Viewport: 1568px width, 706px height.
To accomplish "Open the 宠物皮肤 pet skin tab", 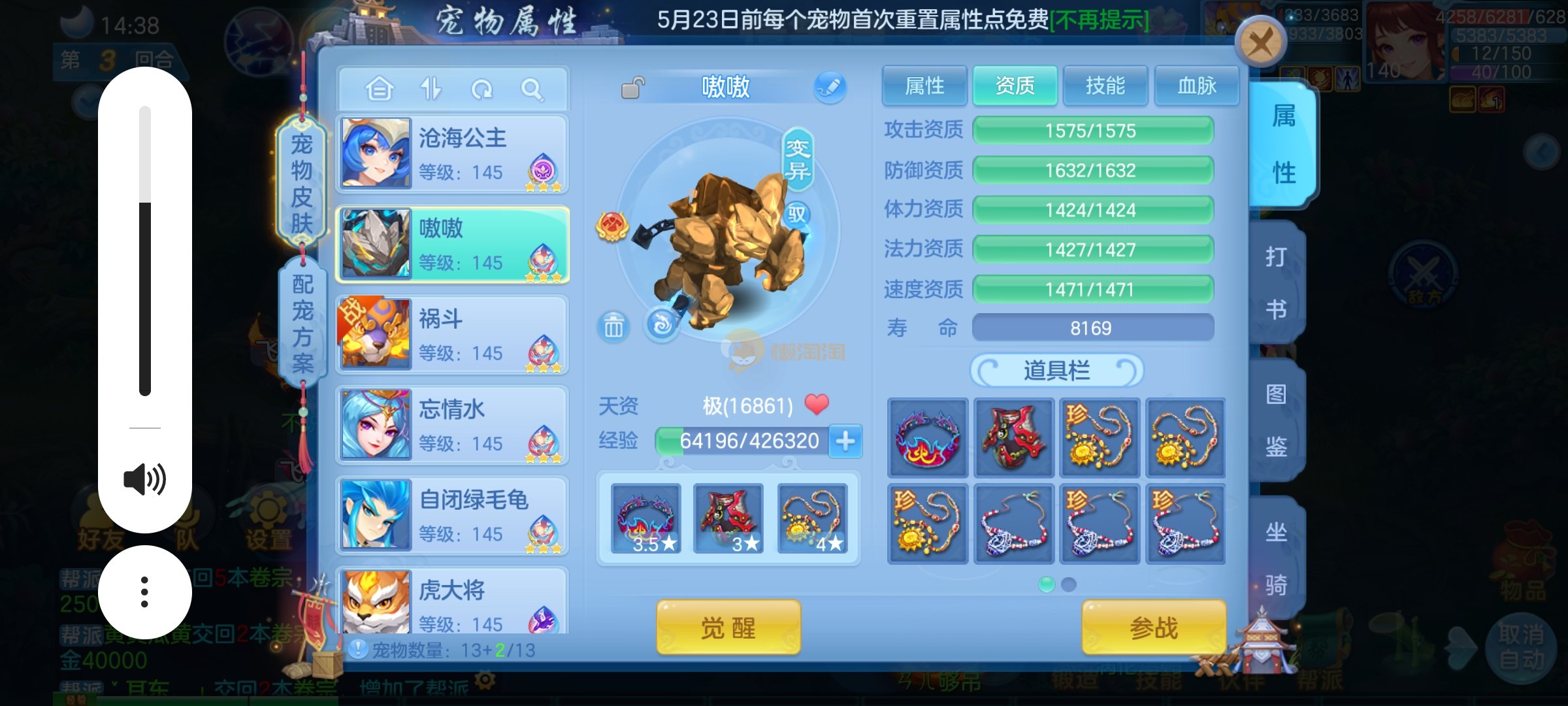I will point(301,183).
